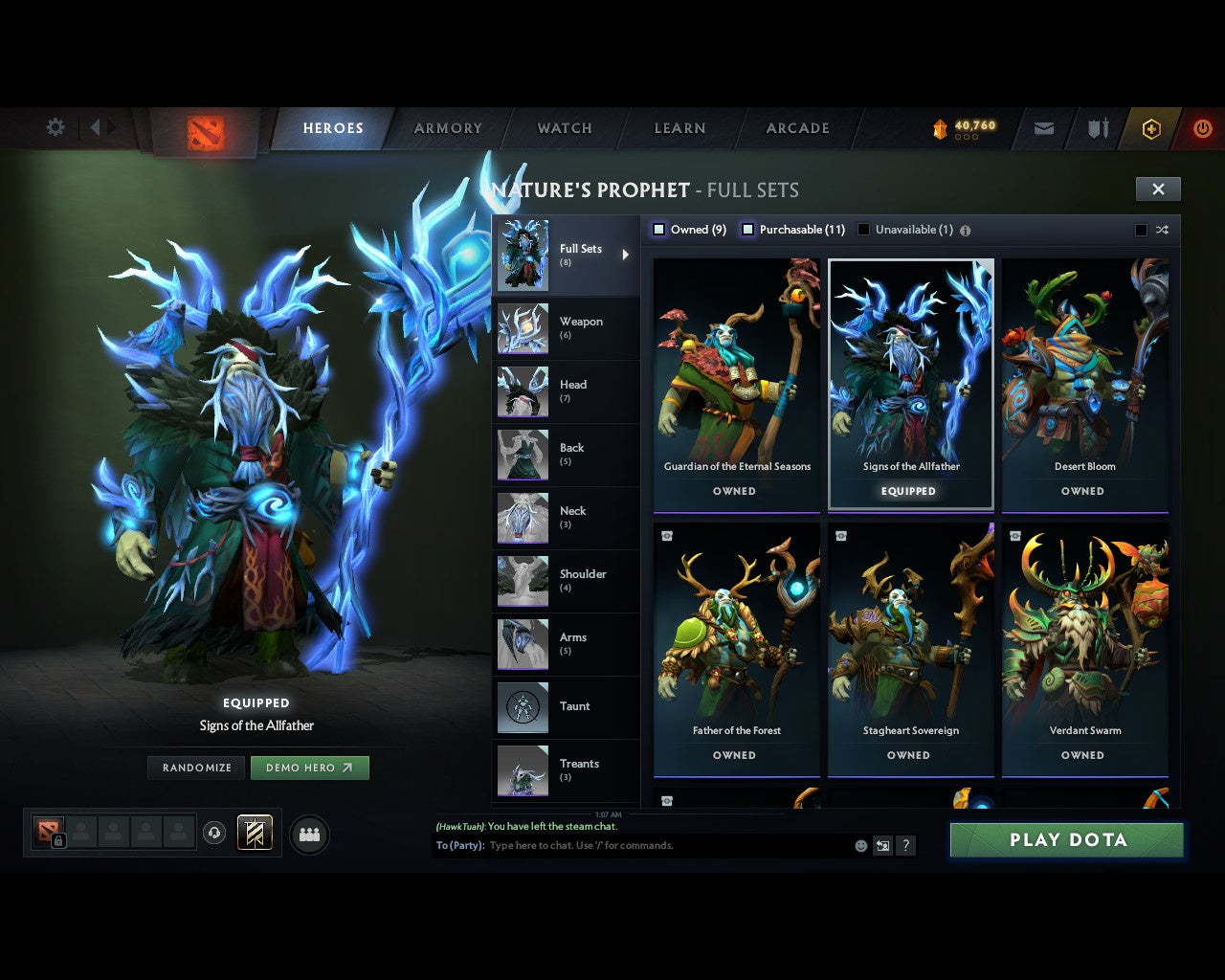Open Dota Plus hexagon icon
This screenshot has width=1225, height=980.
click(1151, 127)
